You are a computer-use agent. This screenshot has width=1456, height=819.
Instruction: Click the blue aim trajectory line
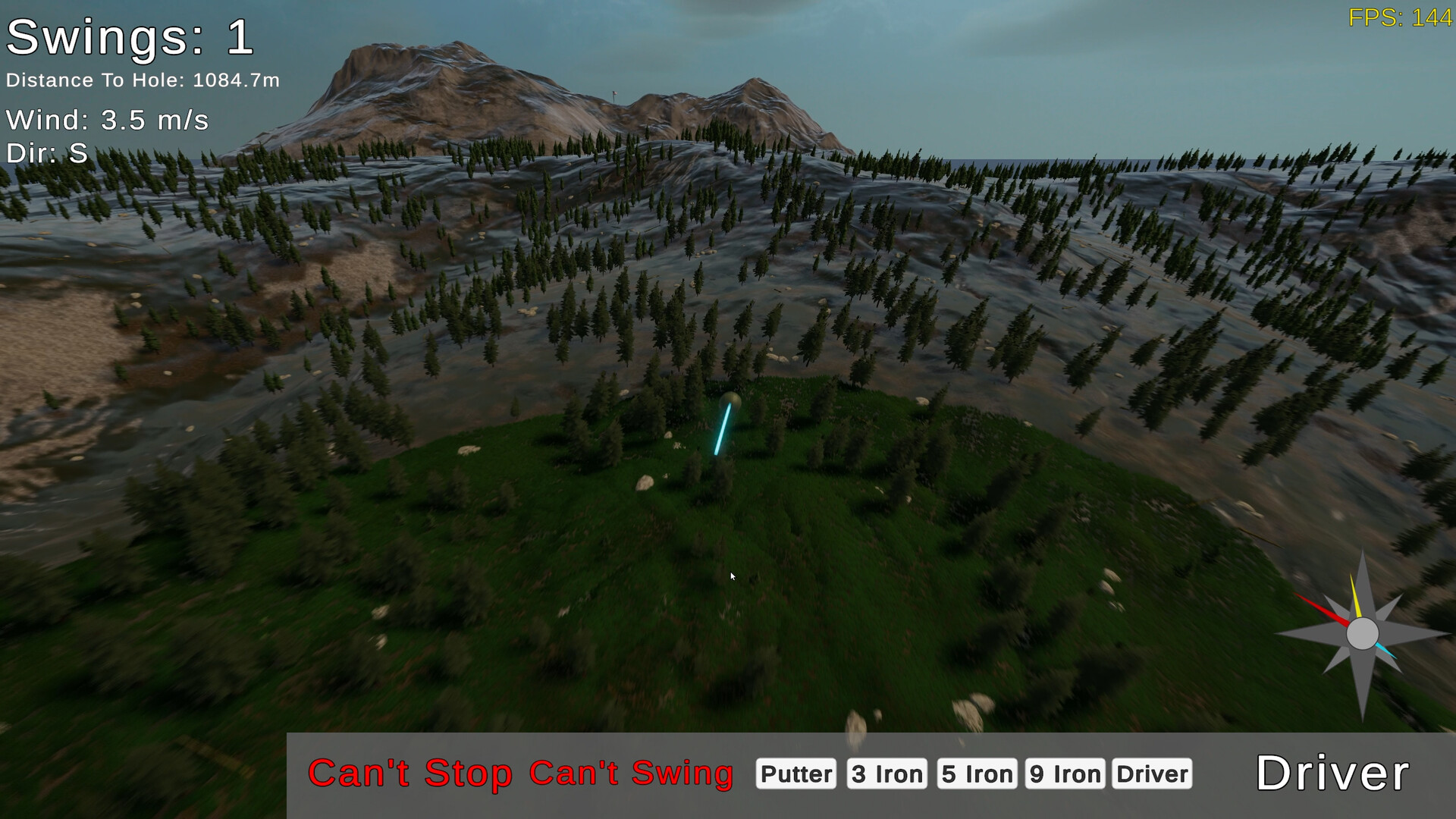tap(721, 428)
